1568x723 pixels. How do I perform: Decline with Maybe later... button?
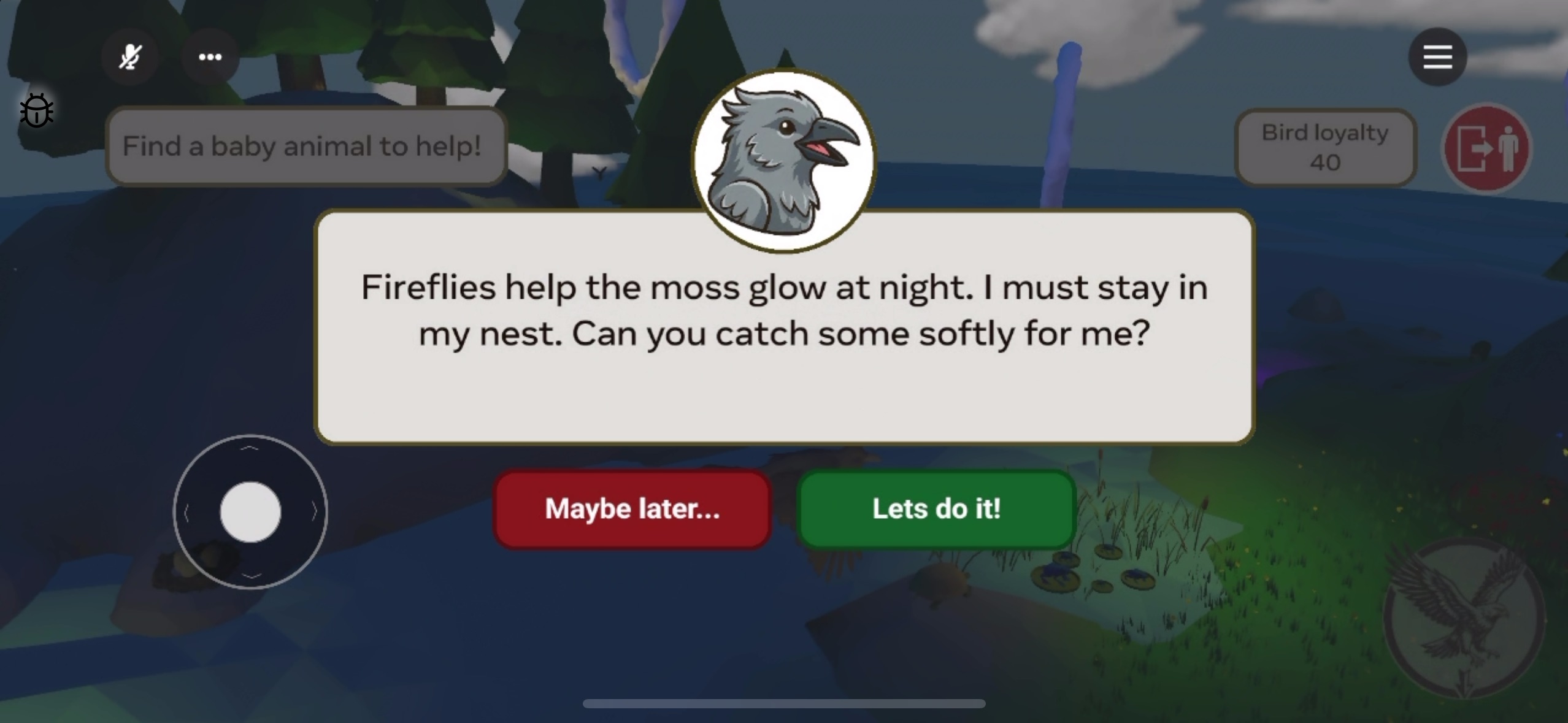coord(632,509)
